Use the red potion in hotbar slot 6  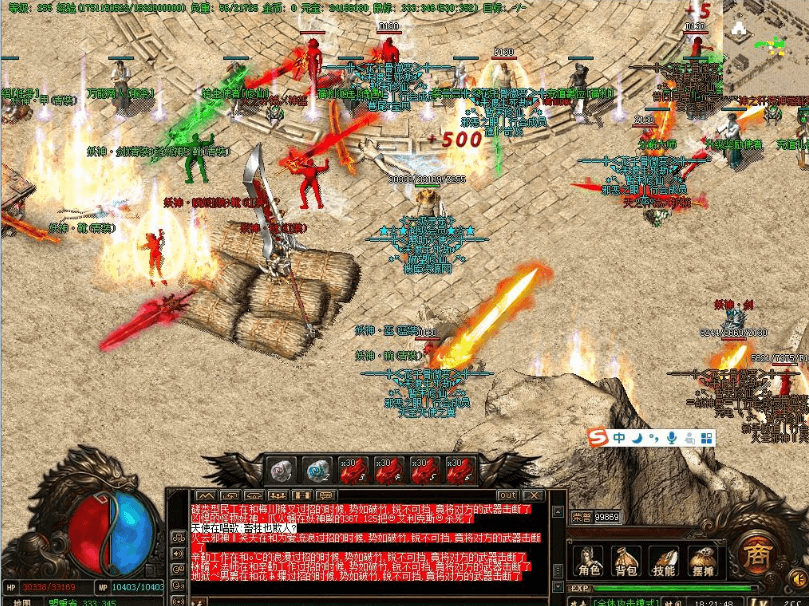463,470
